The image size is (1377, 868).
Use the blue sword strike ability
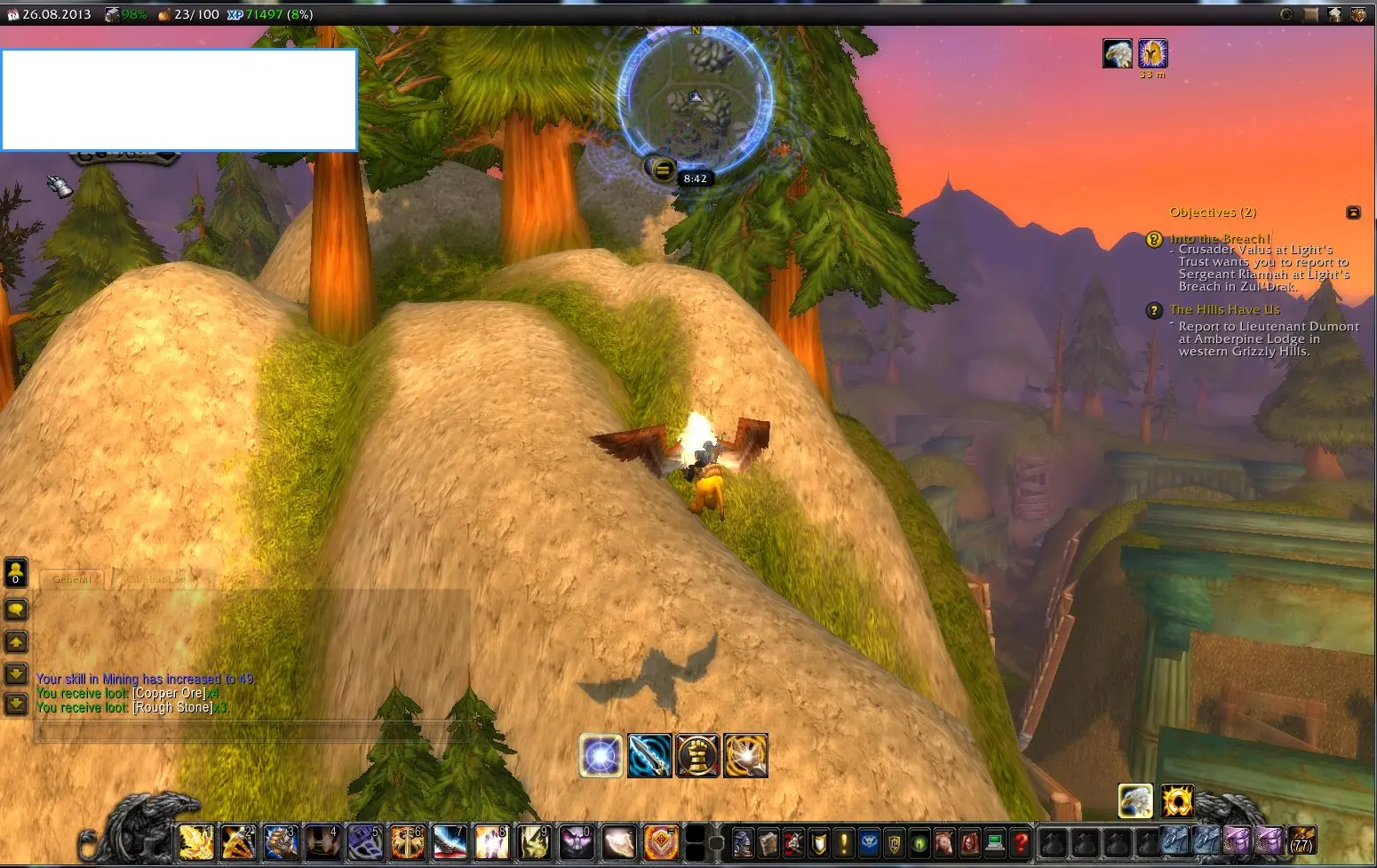(649, 756)
